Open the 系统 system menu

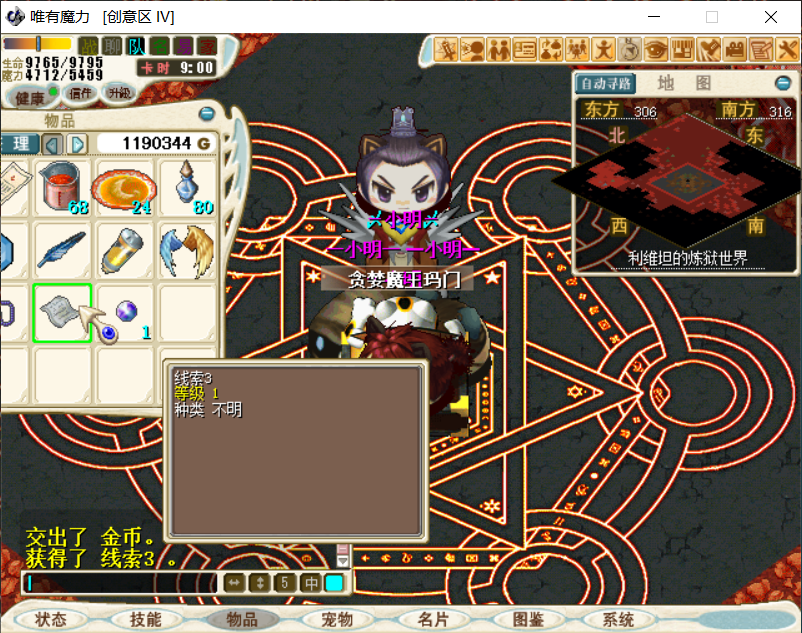(619, 620)
